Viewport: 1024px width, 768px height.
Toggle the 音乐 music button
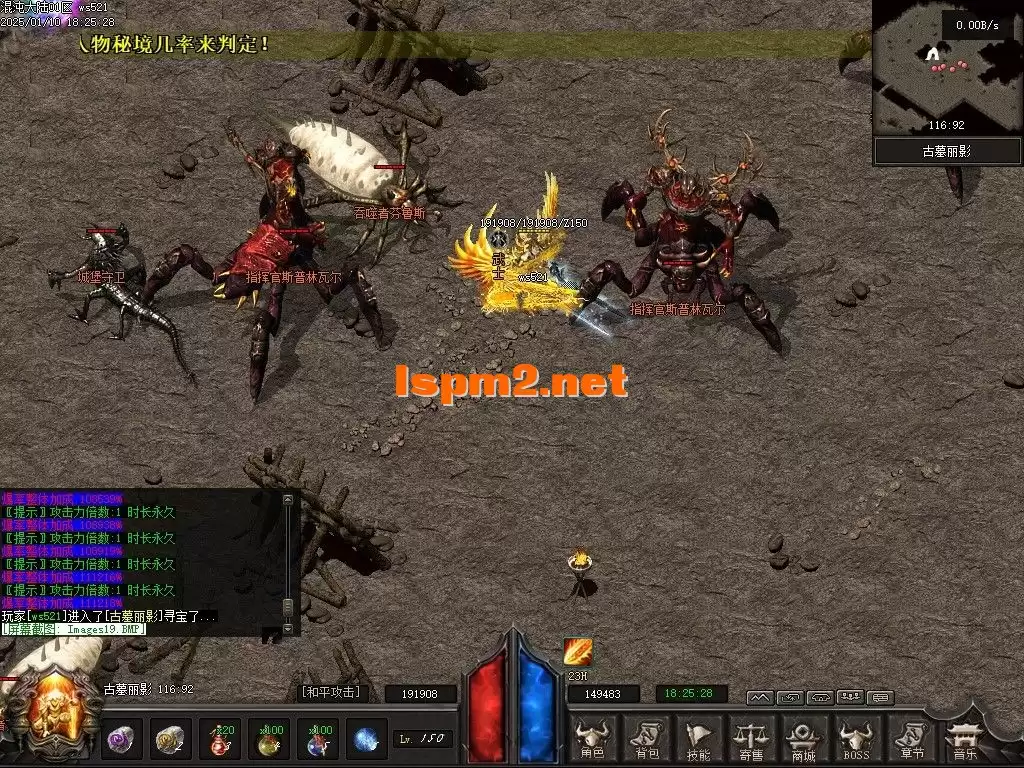[966, 738]
